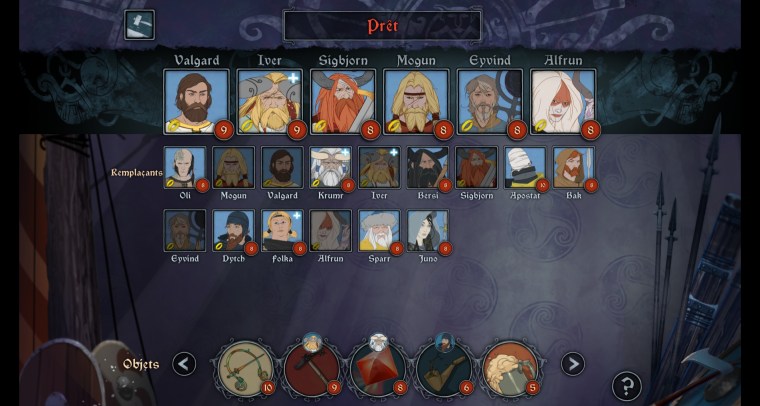This screenshot has height=406, width=760.
Task: Pick Bak from the reserve roster
Action: pos(574,168)
